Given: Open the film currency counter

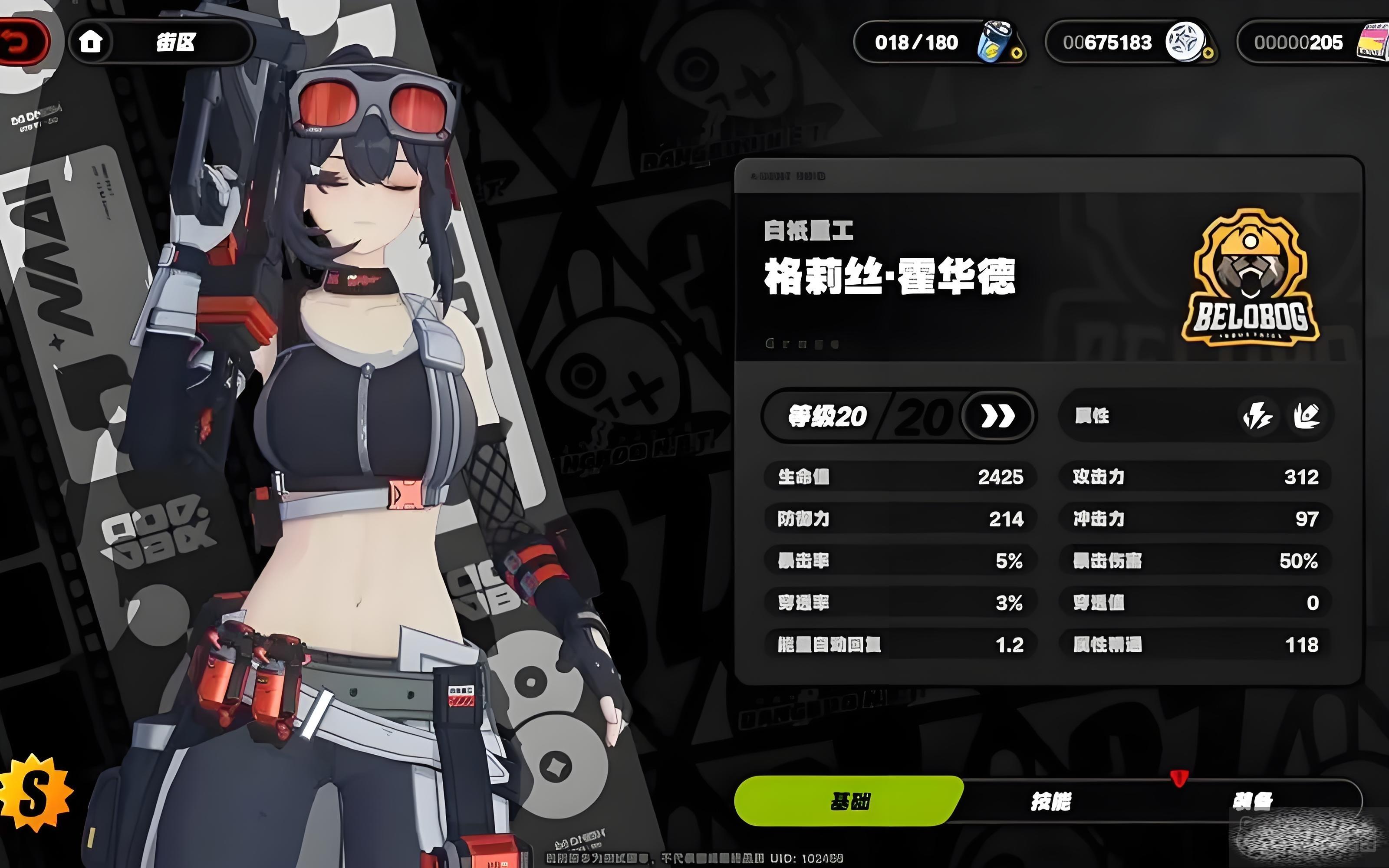Looking at the screenshot, I should point(1314,42).
